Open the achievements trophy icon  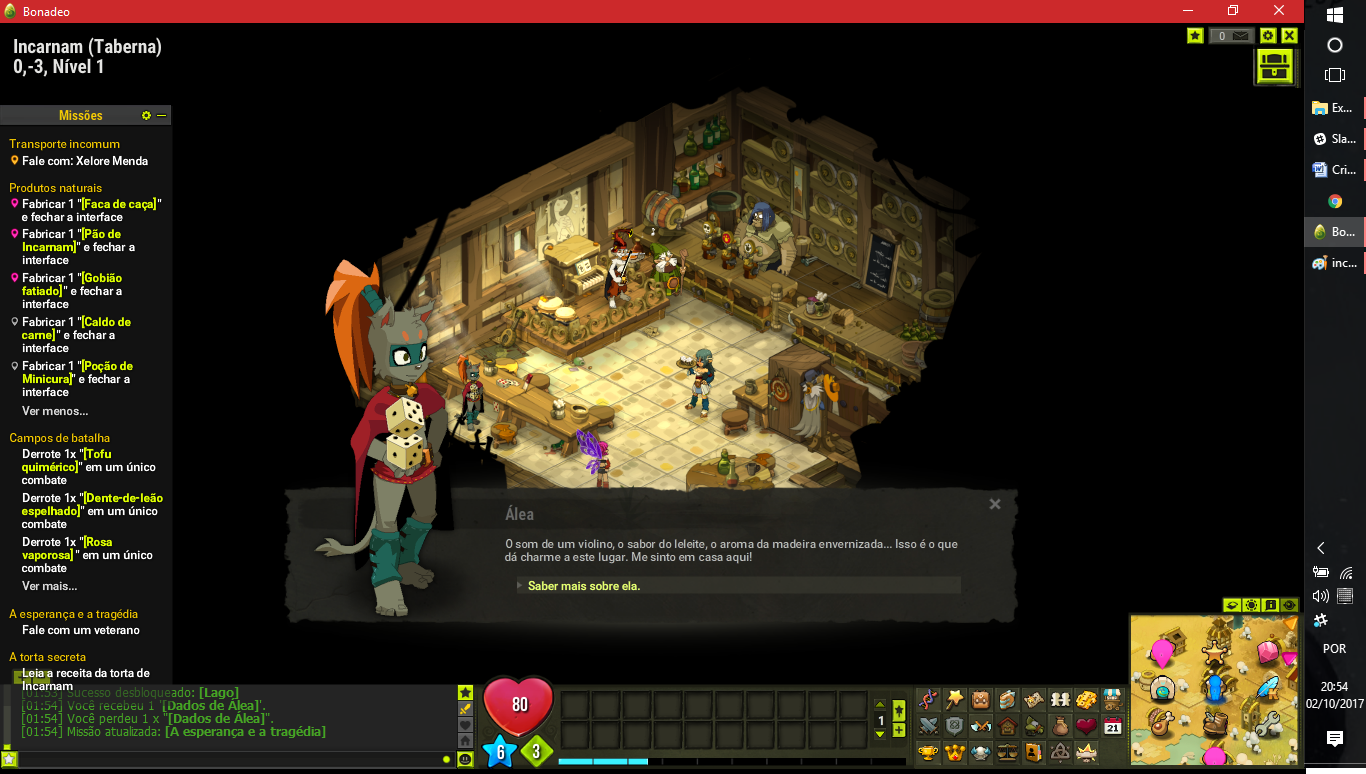(929, 751)
